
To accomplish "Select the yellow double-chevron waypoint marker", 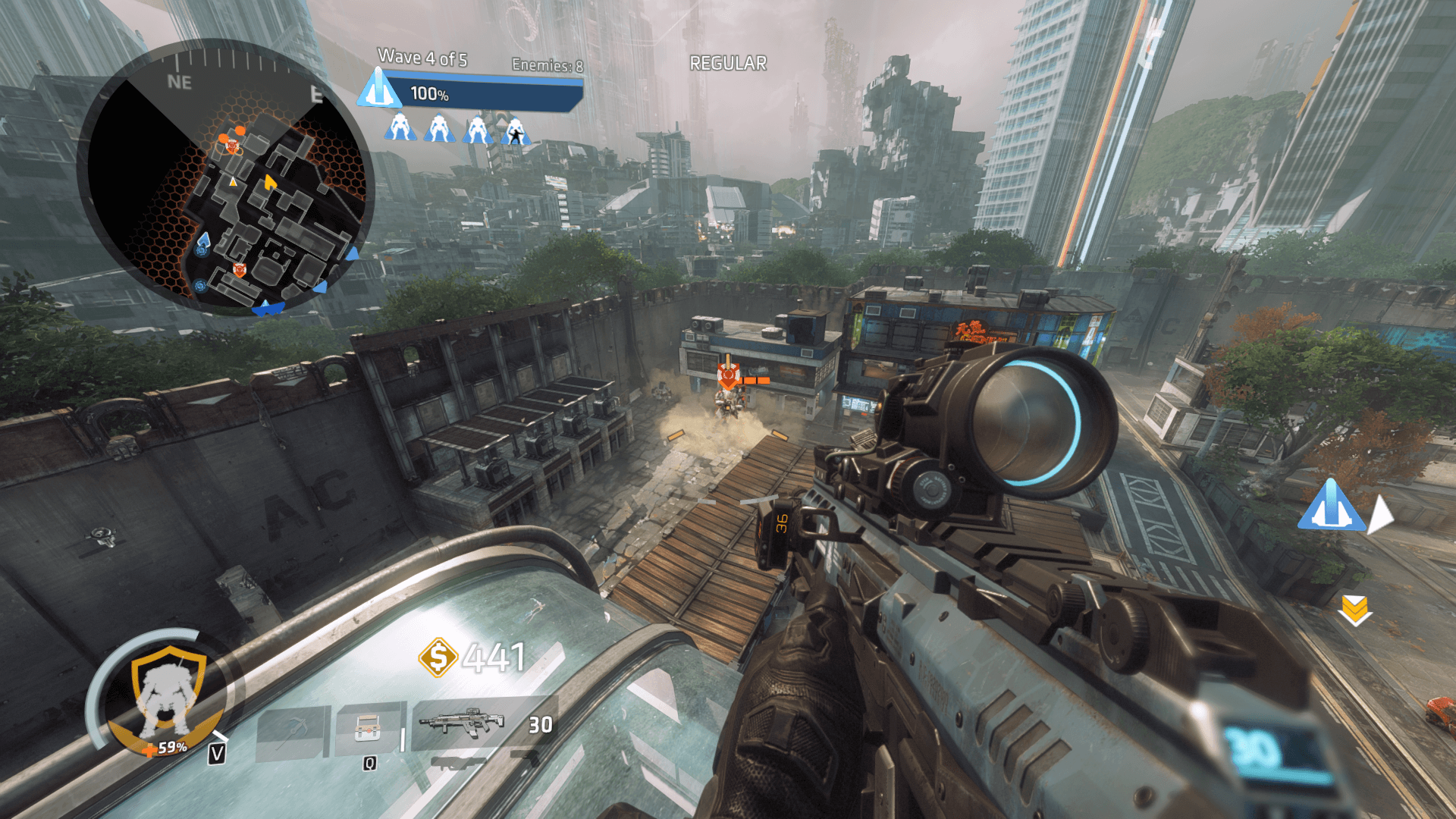I will 1354,610.
